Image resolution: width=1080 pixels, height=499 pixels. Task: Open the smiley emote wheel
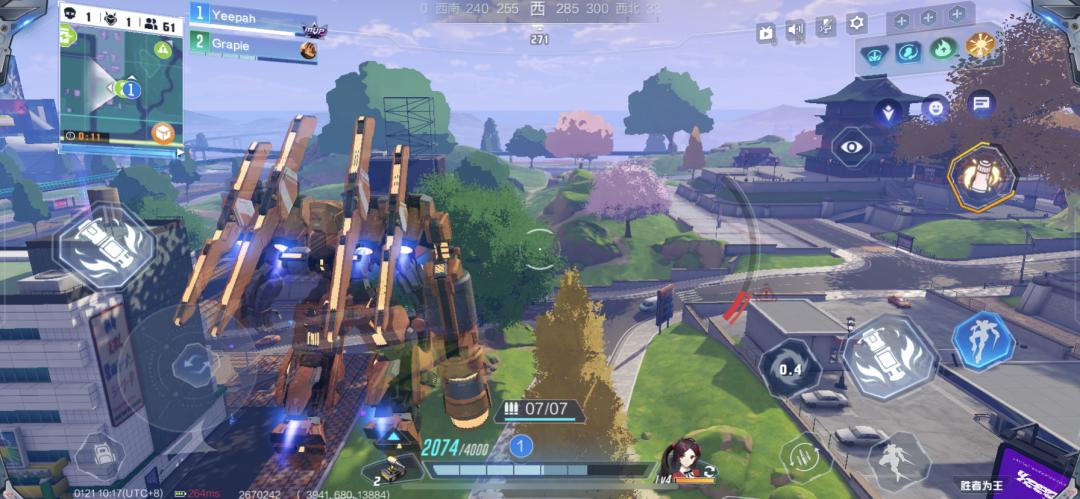[935, 107]
